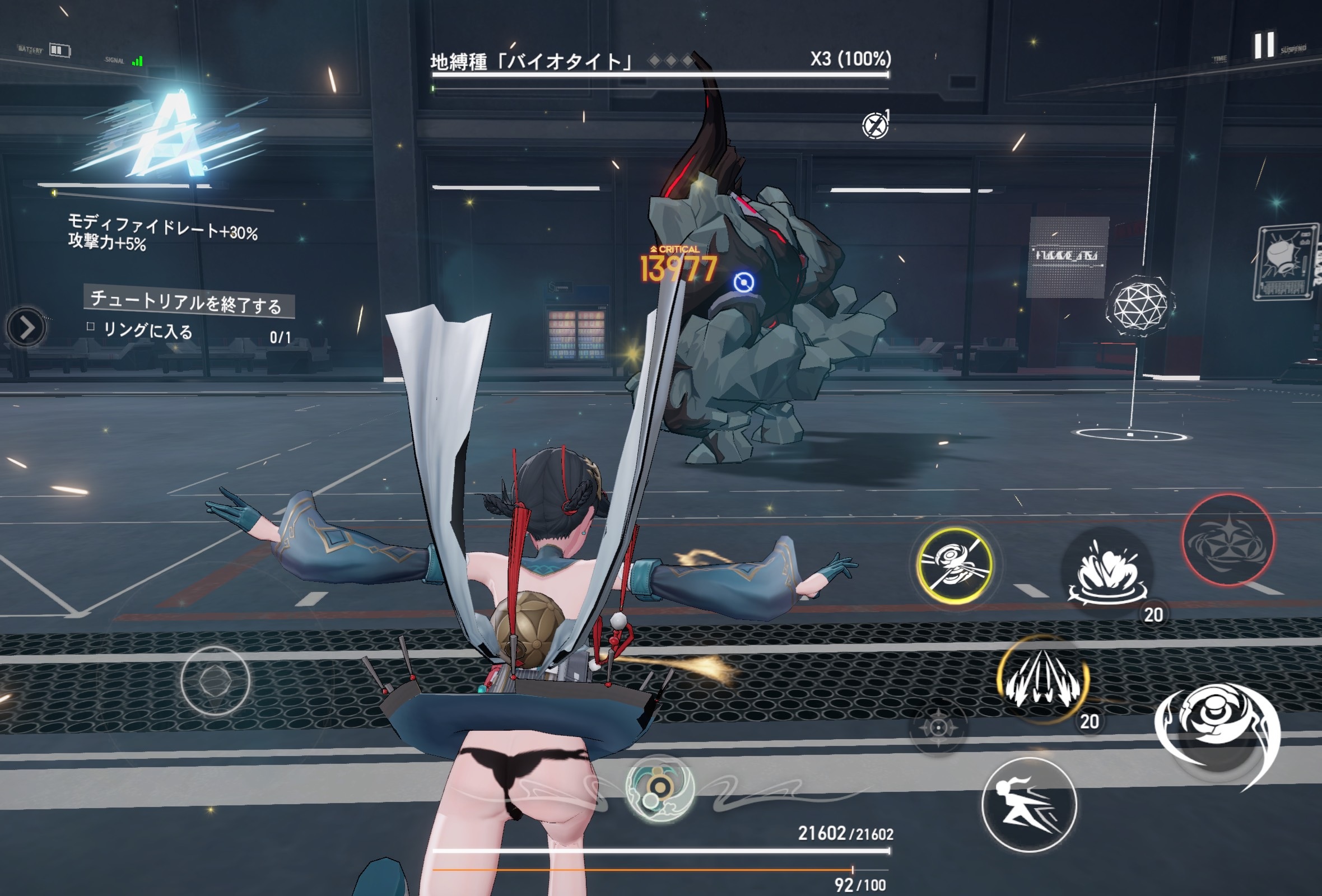The image size is (1322, 896).
Task: Tap the circular emblem above the health bar
Action: tap(659, 788)
